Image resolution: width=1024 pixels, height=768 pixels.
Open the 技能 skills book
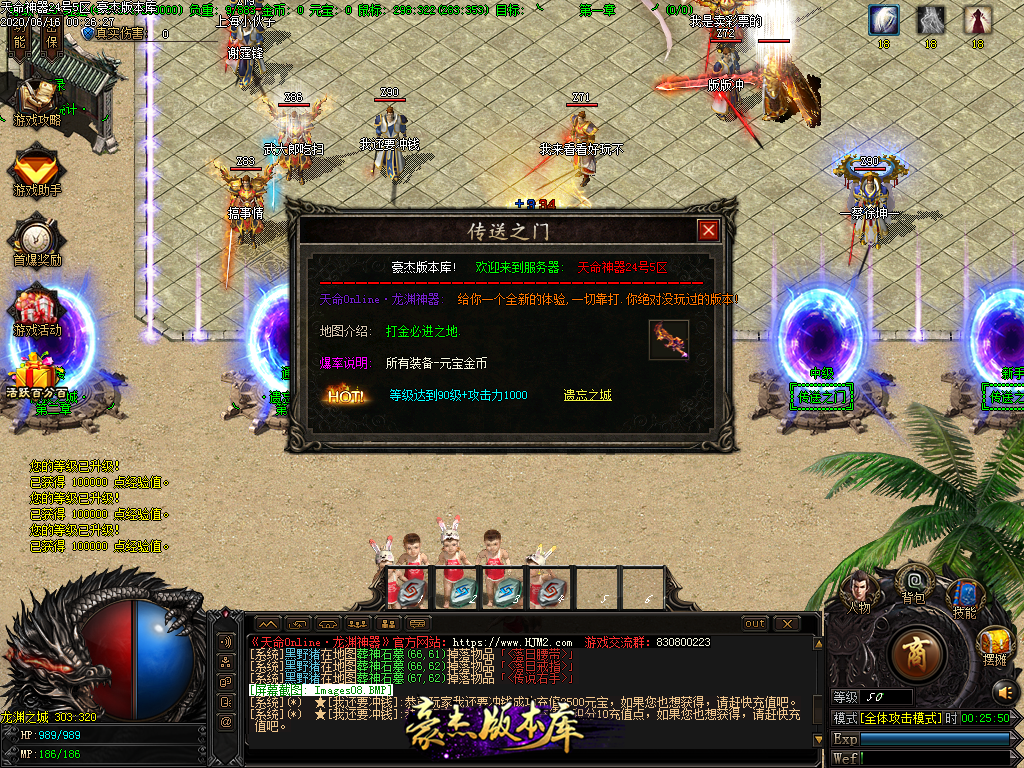tap(964, 597)
